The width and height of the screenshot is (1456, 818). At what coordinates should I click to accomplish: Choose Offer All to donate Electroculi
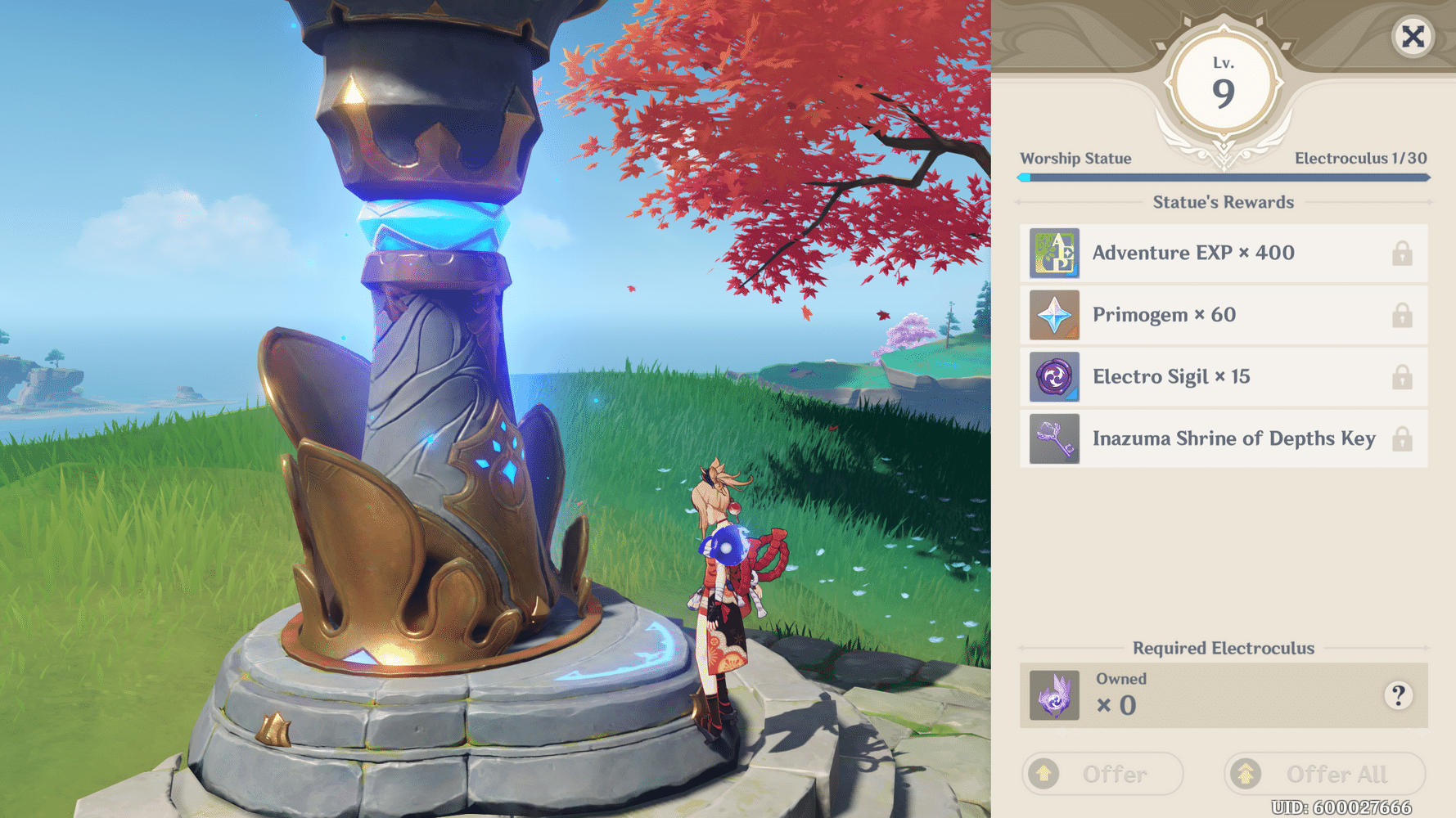pos(1324,773)
